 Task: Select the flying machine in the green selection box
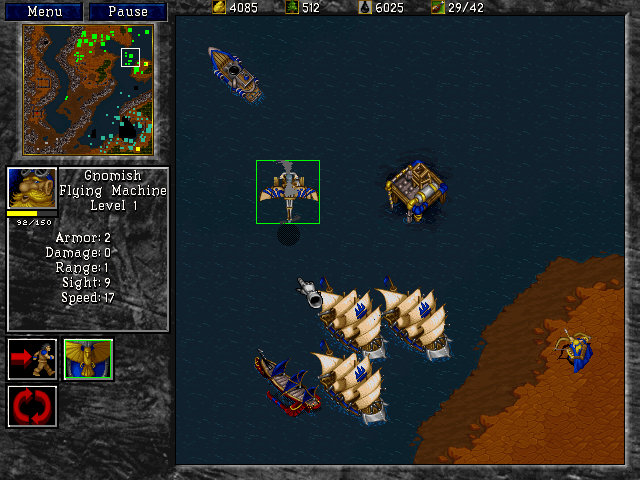[288, 191]
